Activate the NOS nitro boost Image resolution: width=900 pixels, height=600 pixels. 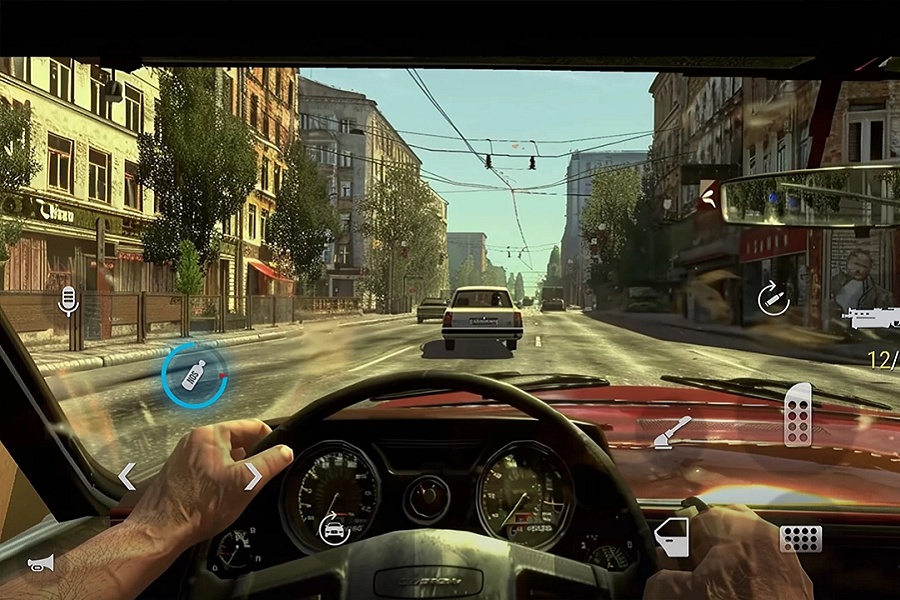tap(194, 375)
